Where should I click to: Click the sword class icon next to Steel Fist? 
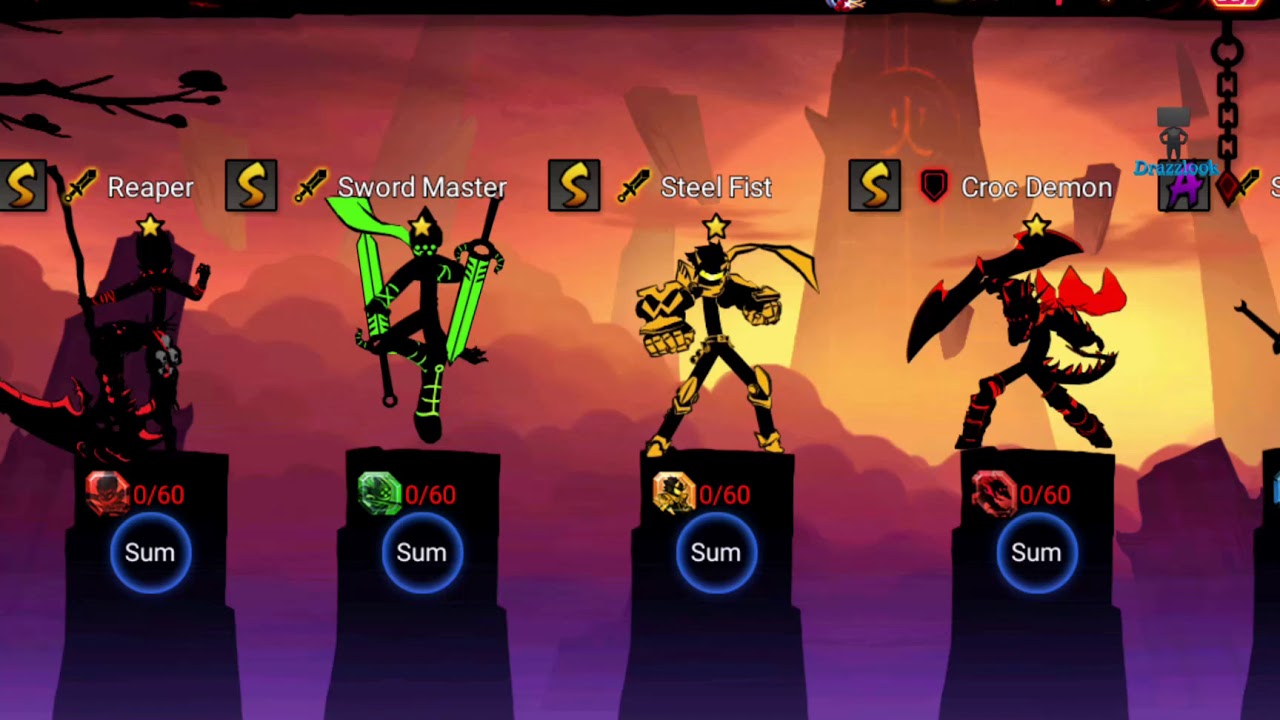point(636,185)
